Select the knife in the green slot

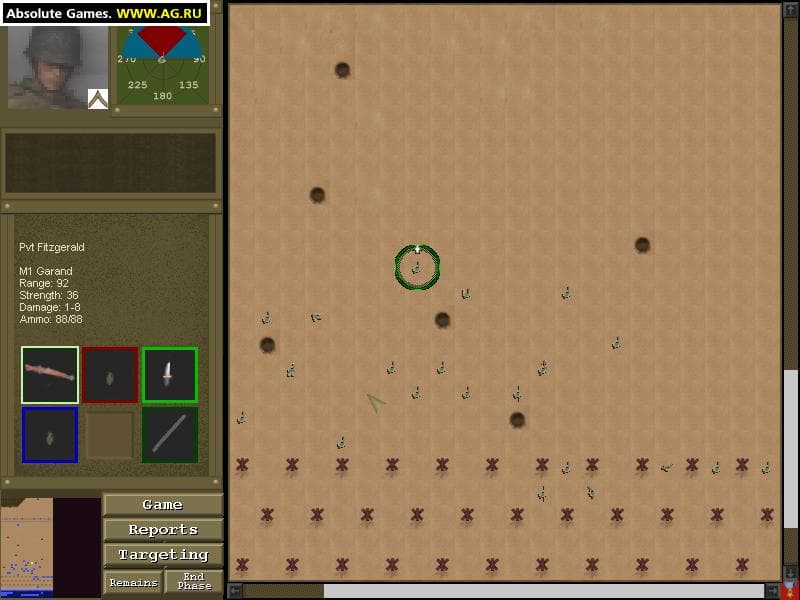pos(169,375)
